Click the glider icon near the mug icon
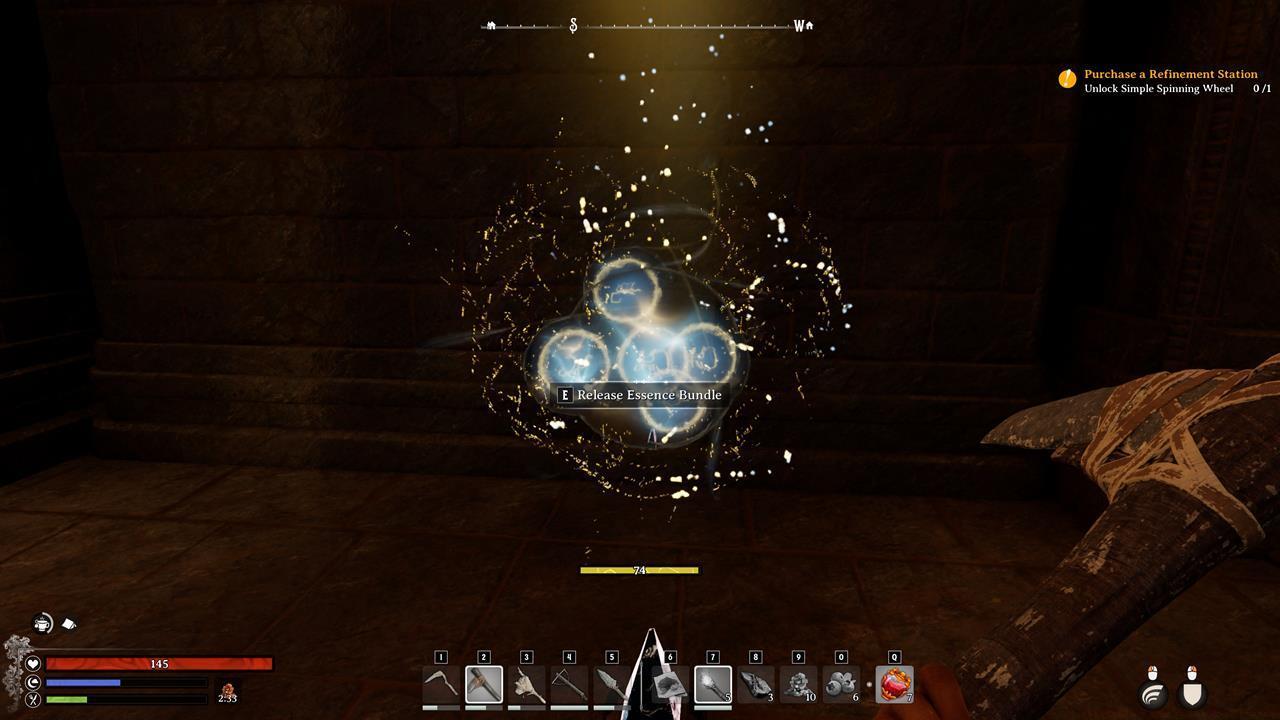 [70, 622]
